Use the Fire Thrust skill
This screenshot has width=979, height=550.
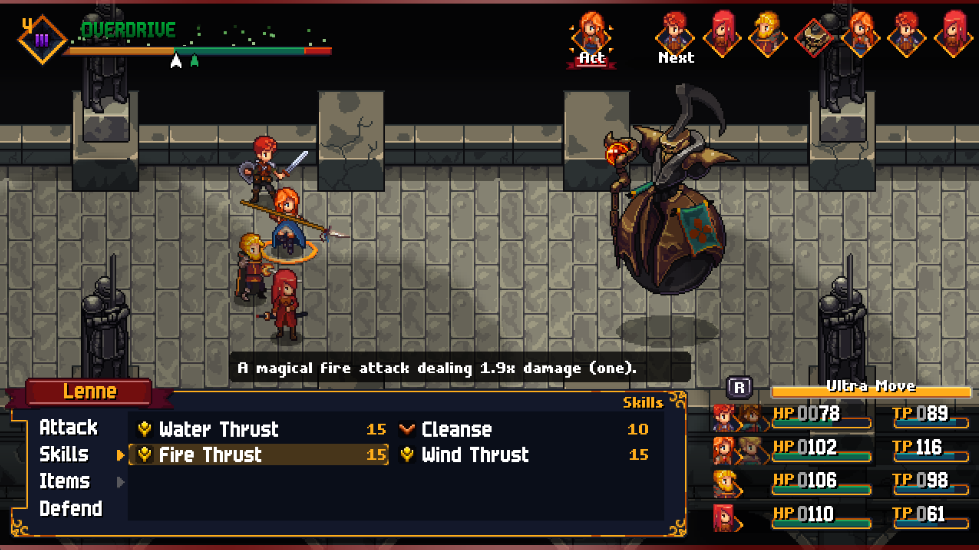click(x=210, y=455)
